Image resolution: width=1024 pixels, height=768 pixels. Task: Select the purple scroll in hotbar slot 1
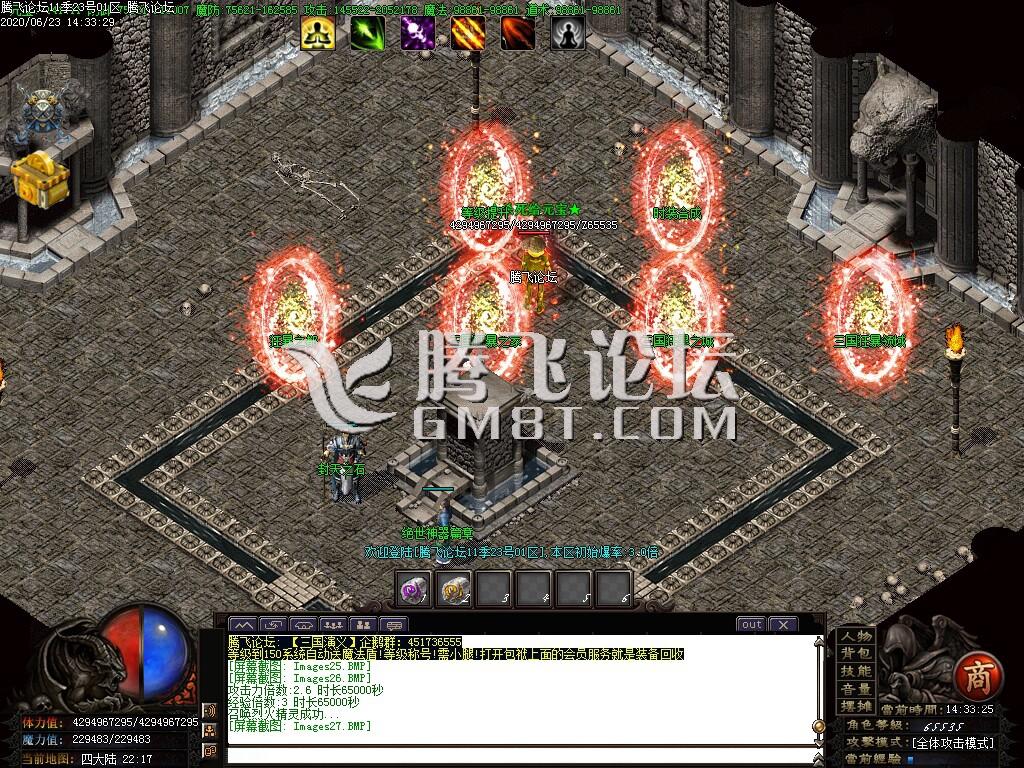(414, 589)
